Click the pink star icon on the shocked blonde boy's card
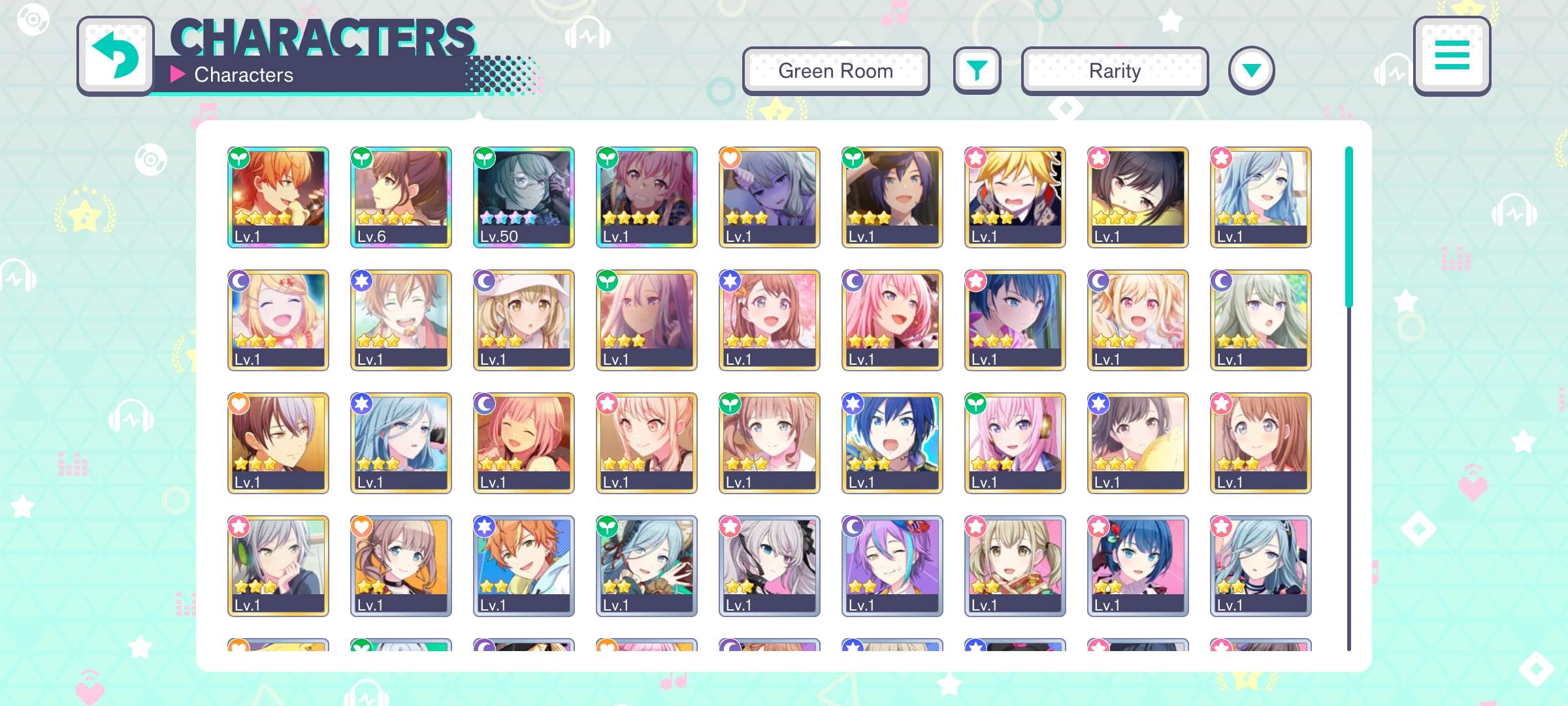This screenshot has width=1568, height=706. 975,157
